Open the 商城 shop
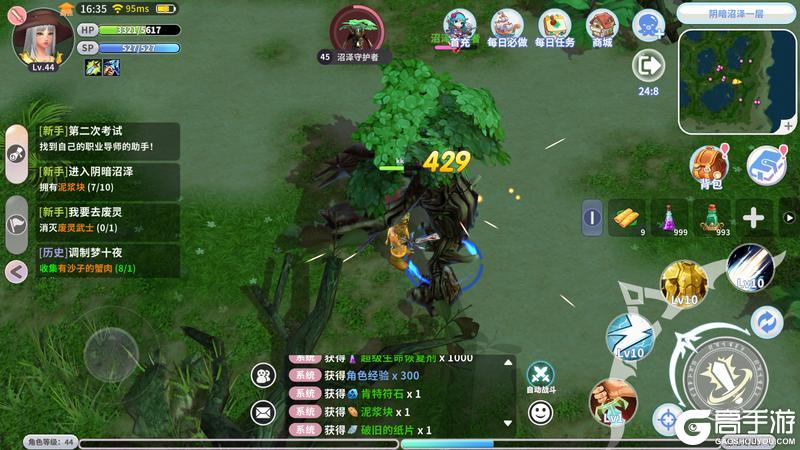Image resolution: width=800 pixels, height=450 pixels. tap(602, 28)
